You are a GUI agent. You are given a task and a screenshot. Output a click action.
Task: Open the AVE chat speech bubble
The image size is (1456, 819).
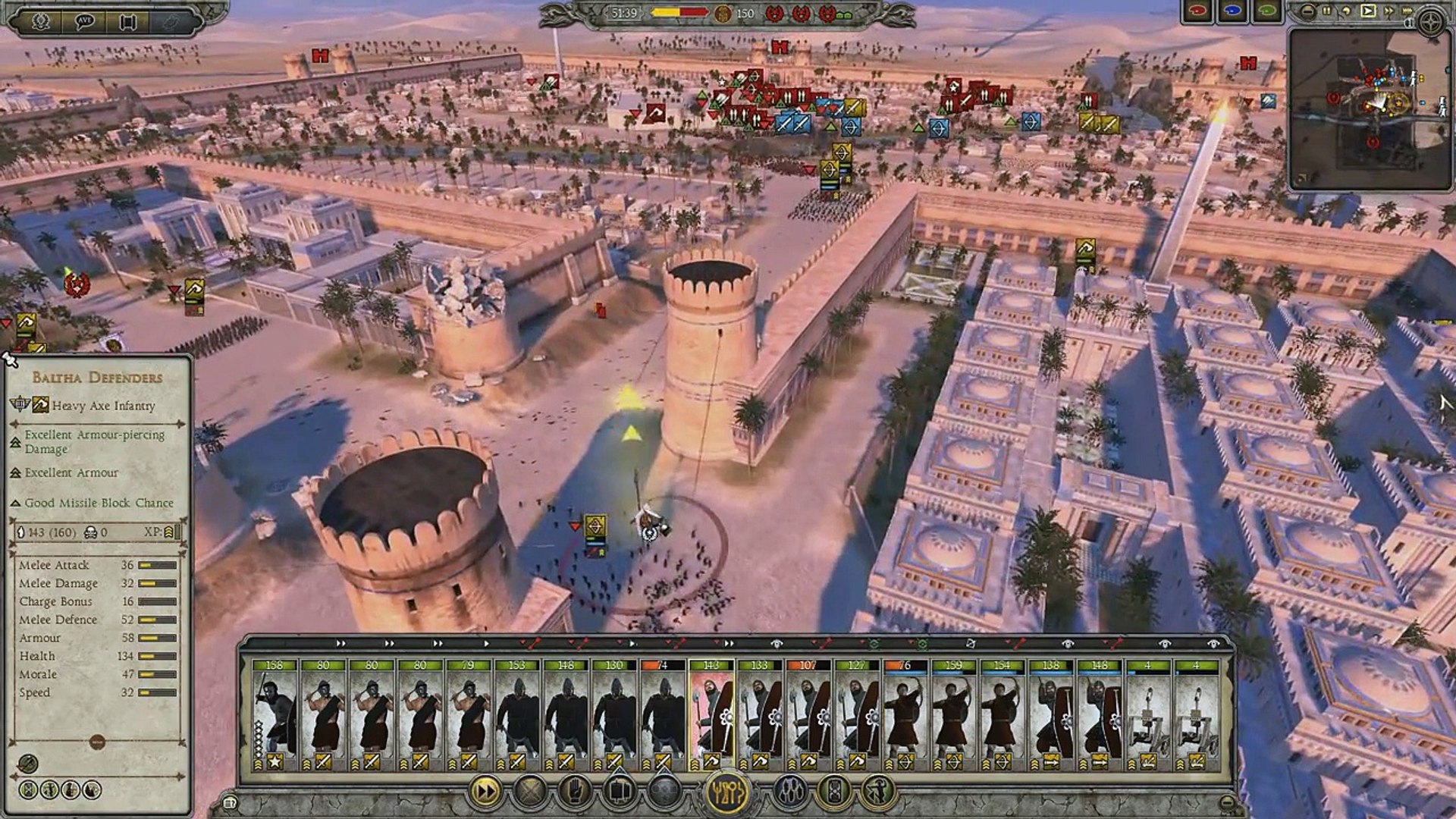click(x=84, y=22)
